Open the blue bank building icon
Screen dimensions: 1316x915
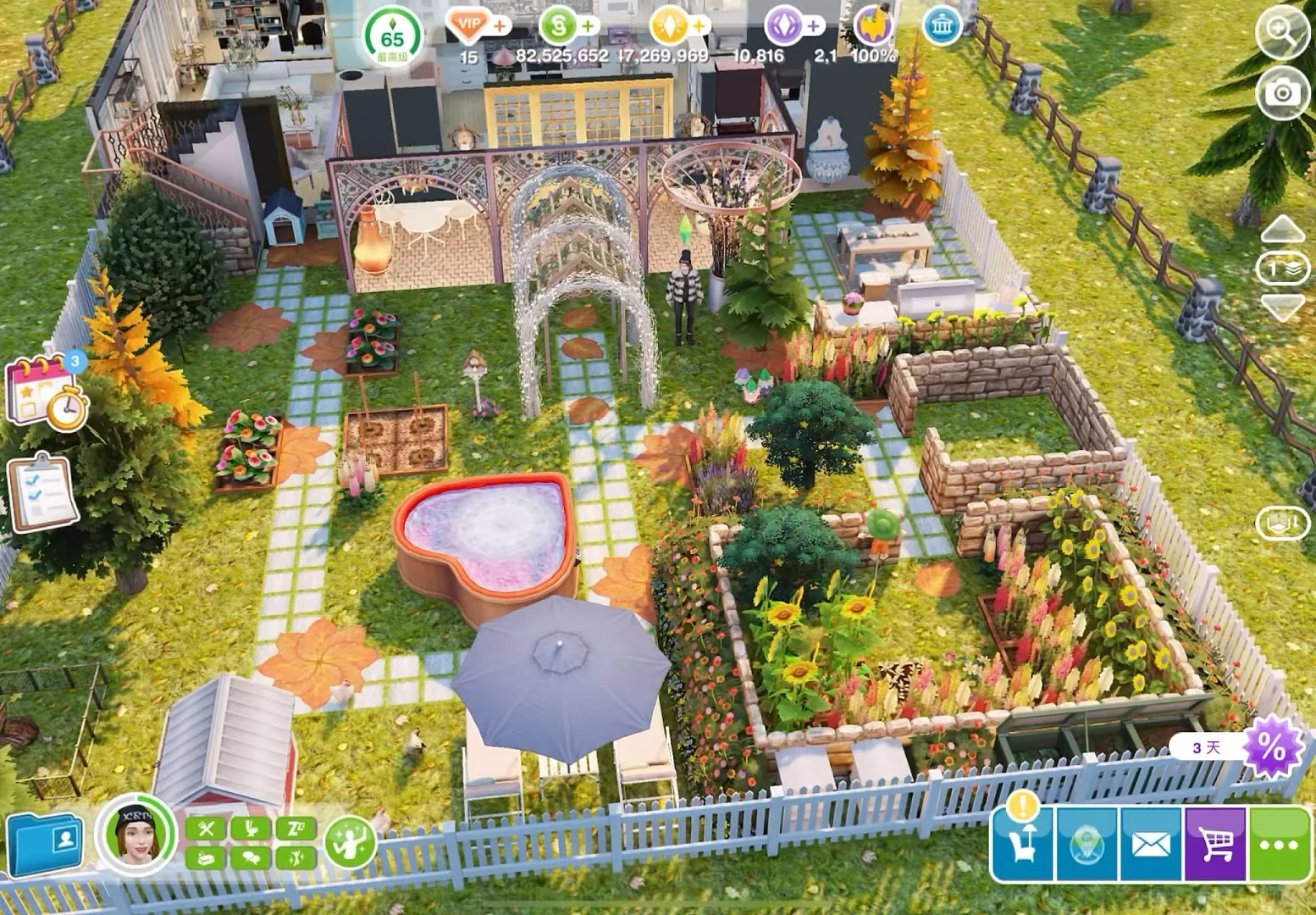point(942,27)
